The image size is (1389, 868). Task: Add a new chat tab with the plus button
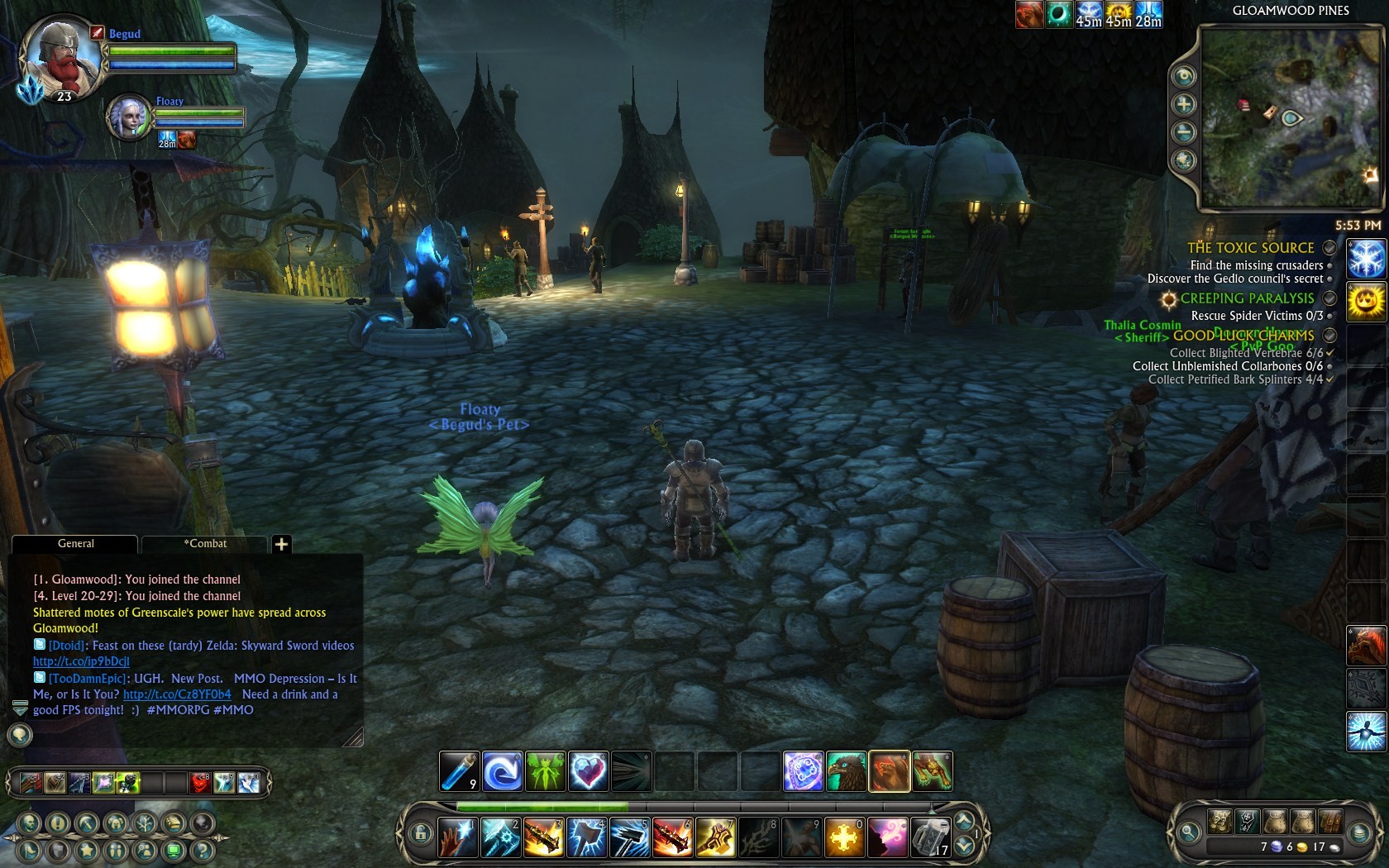[x=281, y=544]
